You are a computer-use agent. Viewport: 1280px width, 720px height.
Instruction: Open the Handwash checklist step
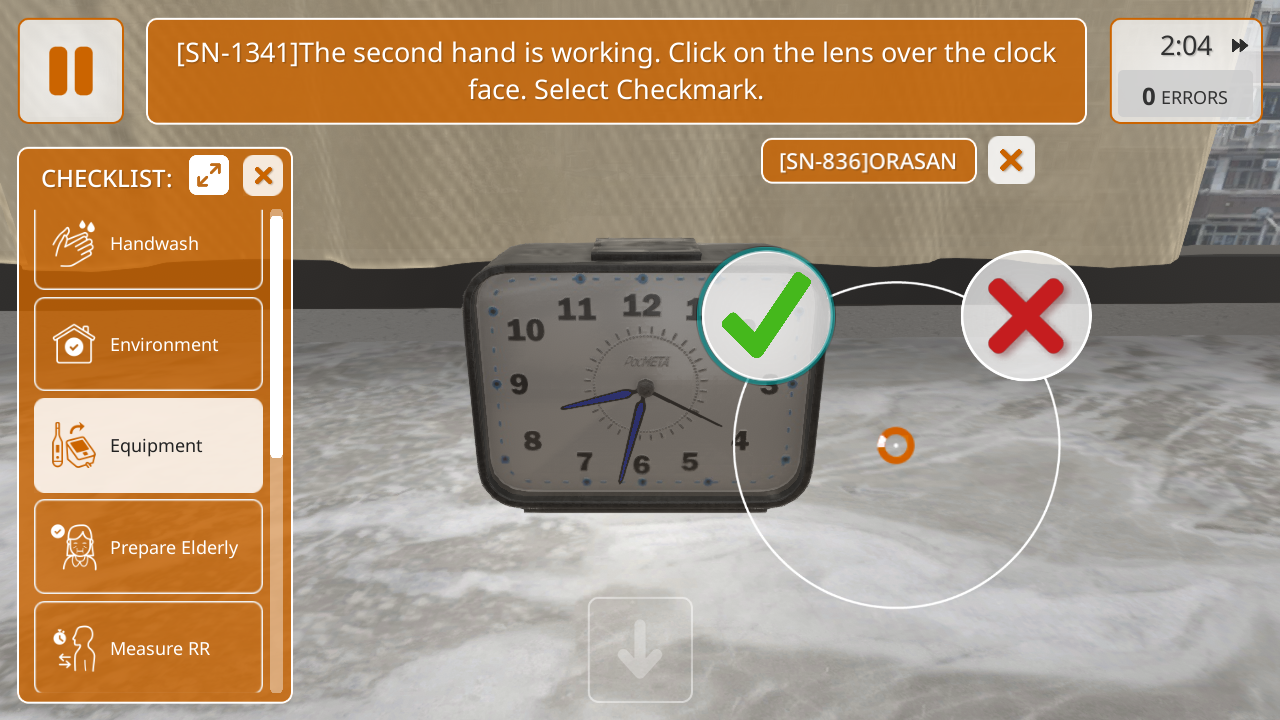[148, 244]
